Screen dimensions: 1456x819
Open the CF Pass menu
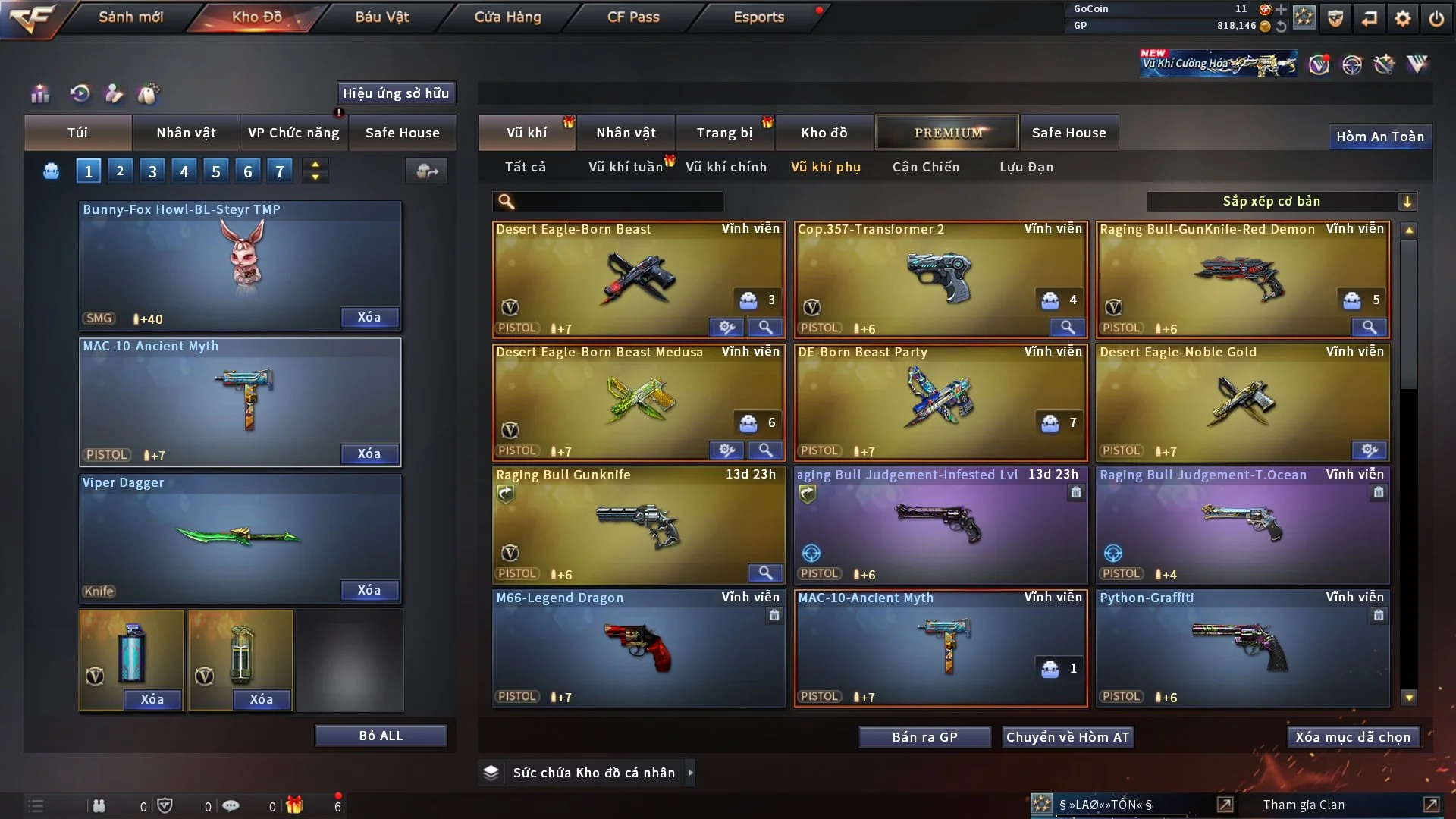click(x=633, y=17)
